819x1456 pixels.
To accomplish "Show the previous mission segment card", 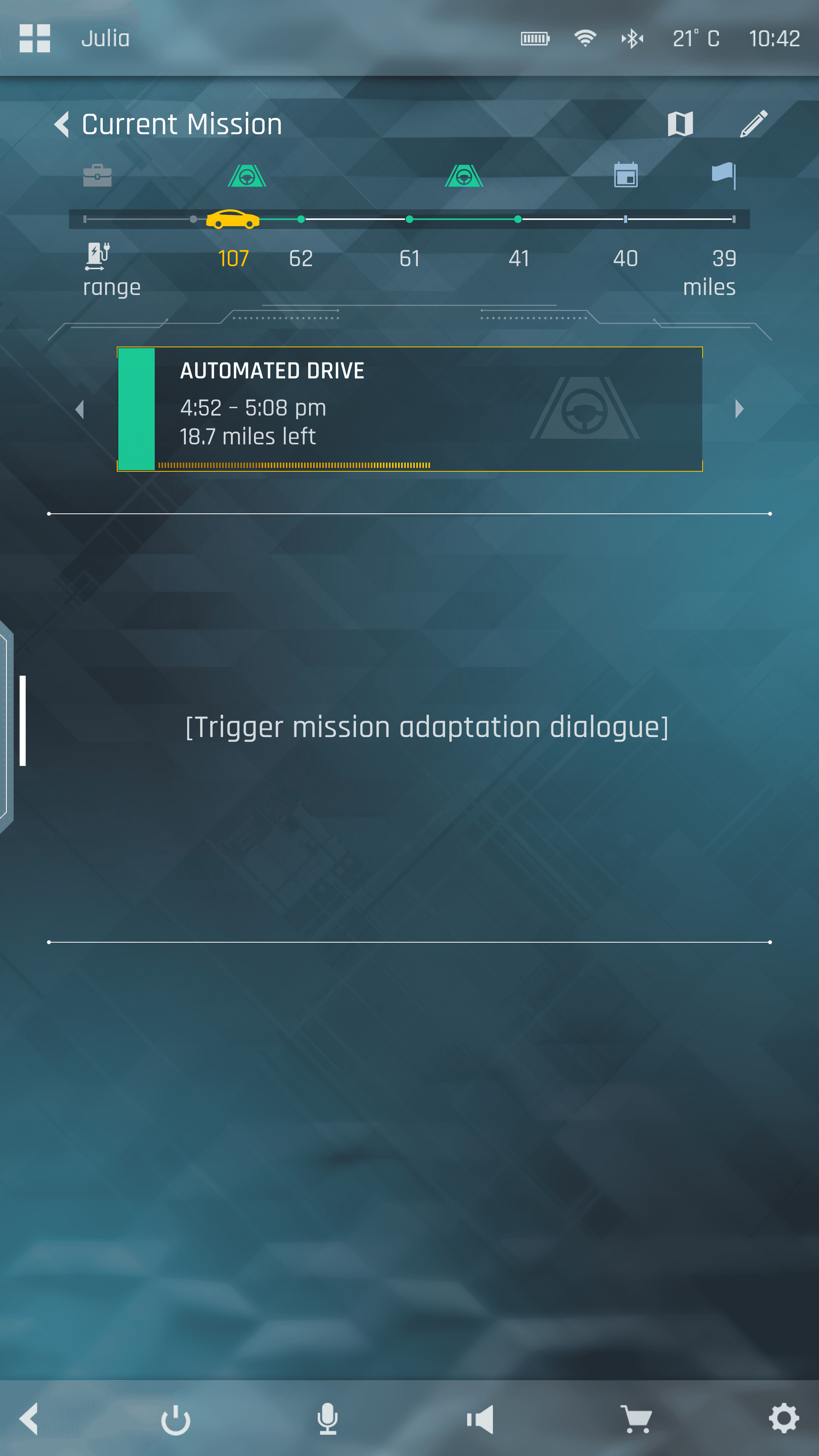I will click(80, 409).
